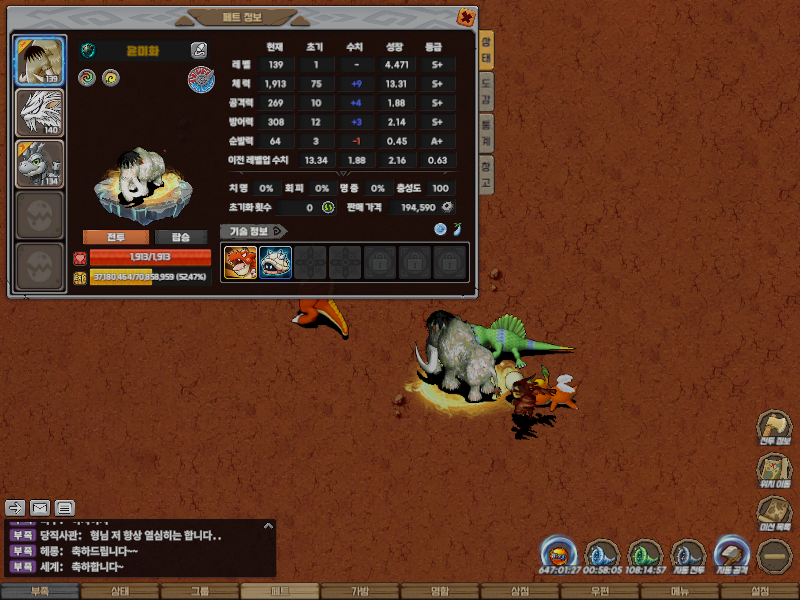Select the spiked shell pet skill

tap(275, 262)
